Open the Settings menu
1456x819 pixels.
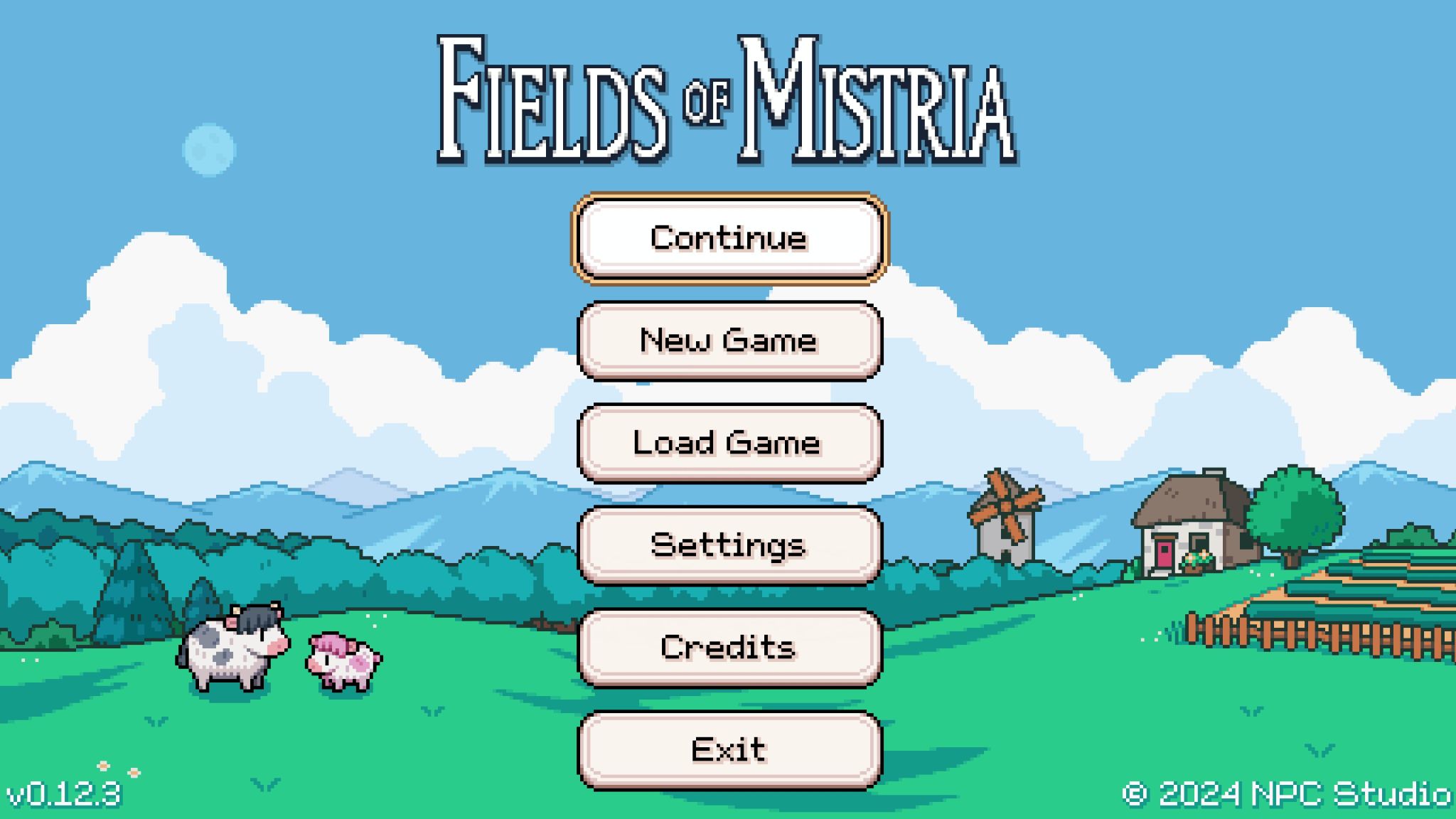(x=729, y=545)
